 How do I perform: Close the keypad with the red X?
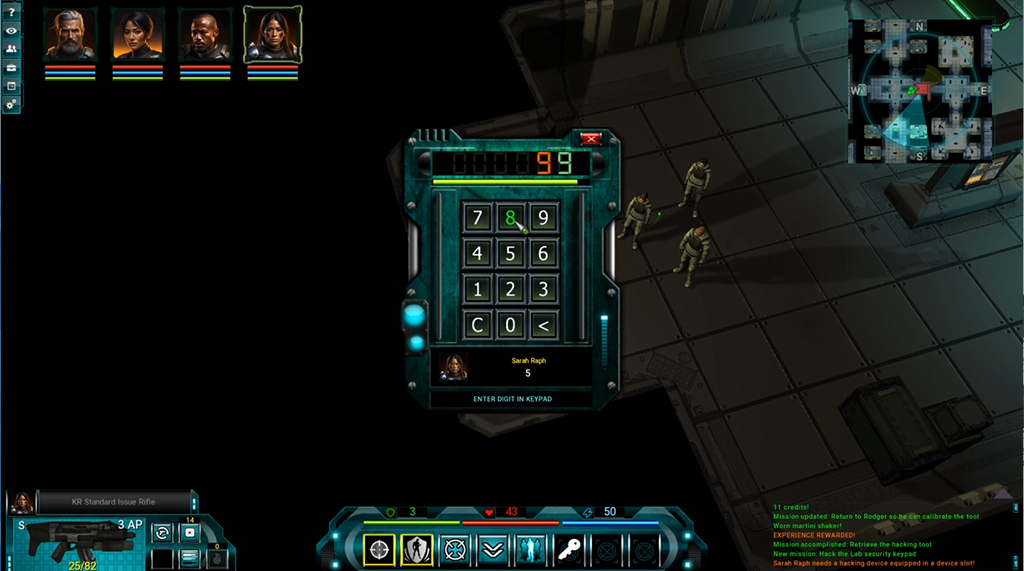point(591,139)
